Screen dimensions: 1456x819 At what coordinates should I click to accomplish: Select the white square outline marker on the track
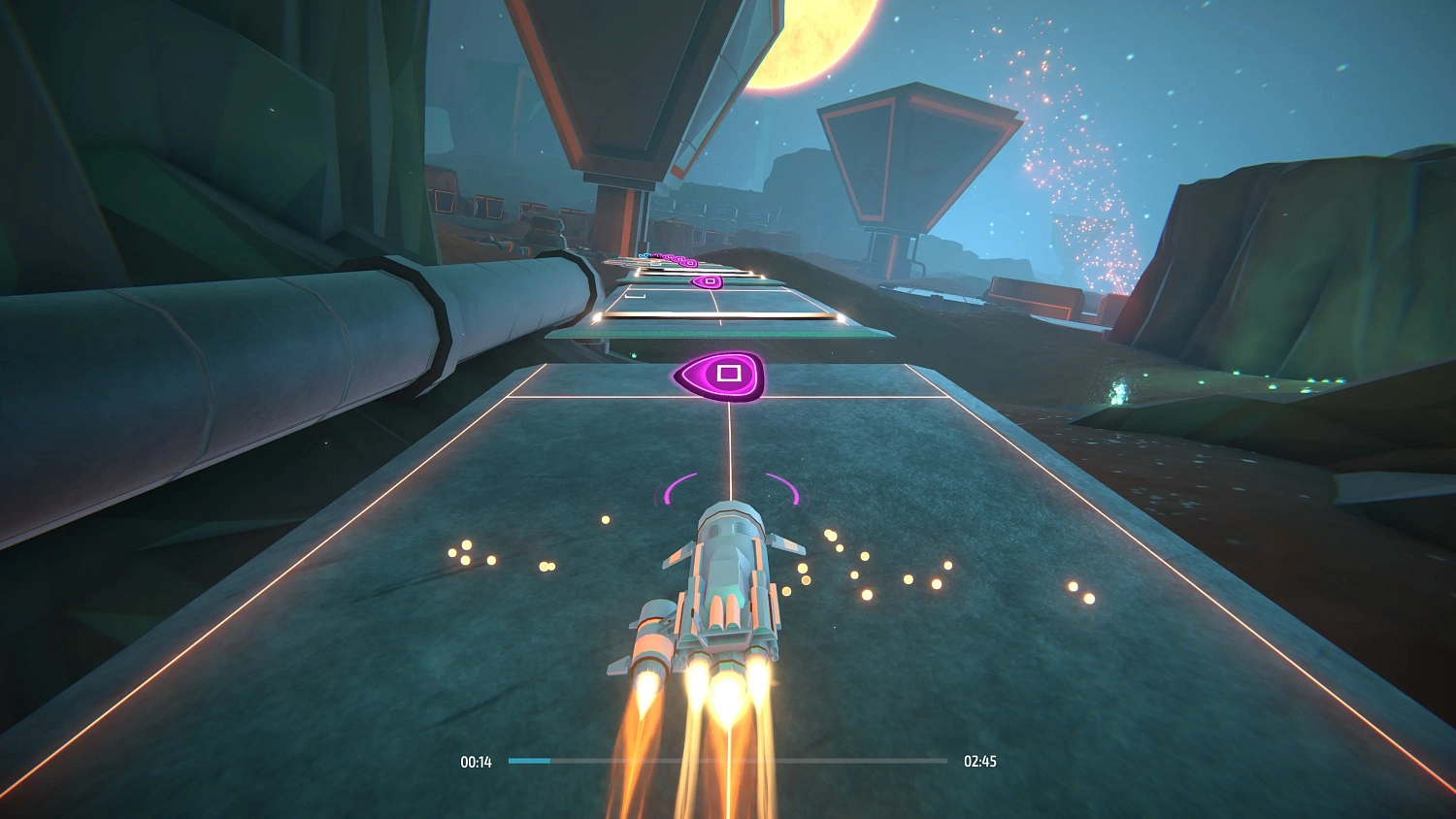[634, 296]
